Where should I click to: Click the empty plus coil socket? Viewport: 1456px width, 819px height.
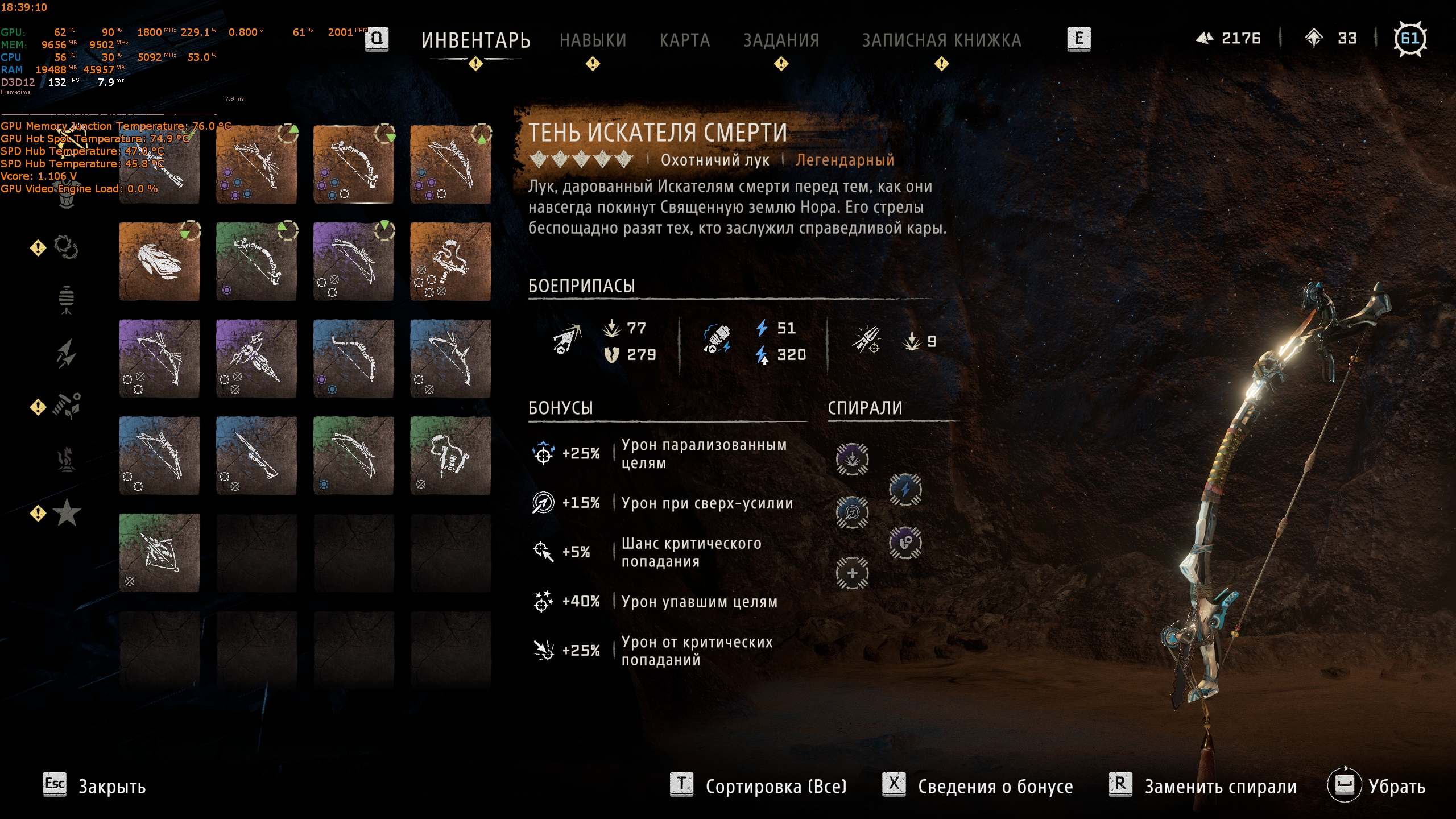point(852,573)
